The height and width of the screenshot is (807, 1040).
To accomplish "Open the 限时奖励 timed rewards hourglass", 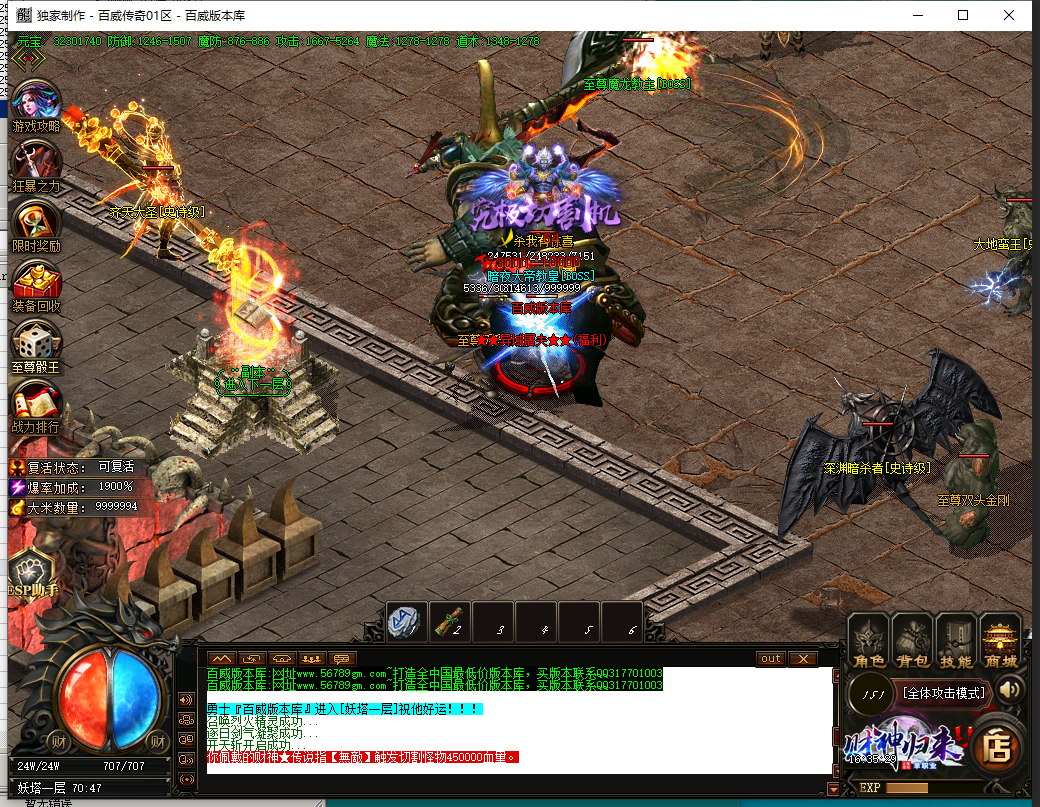I will coord(36,224).
